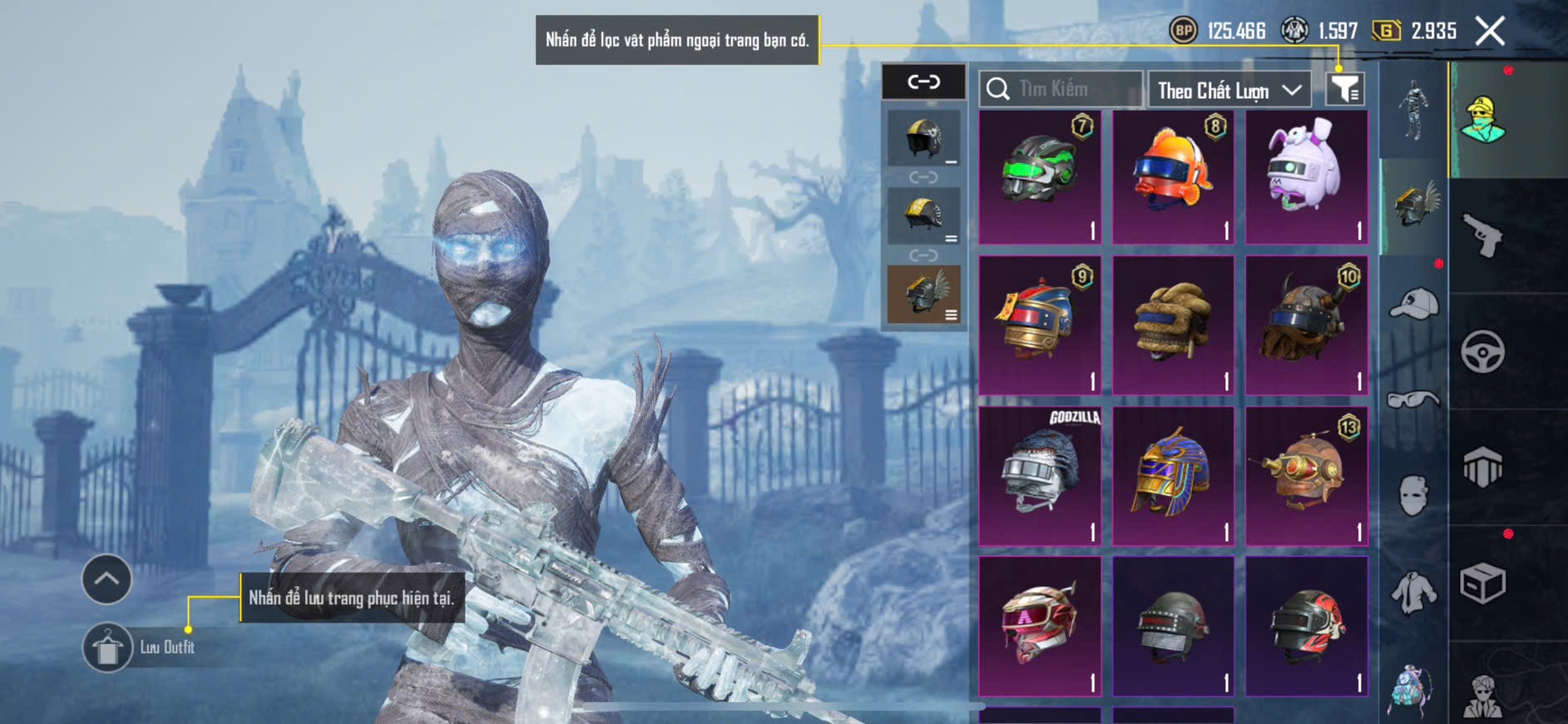Open the face mask category
Image resolution: width=1568 pixels, height=724 pixels.
1413,496
